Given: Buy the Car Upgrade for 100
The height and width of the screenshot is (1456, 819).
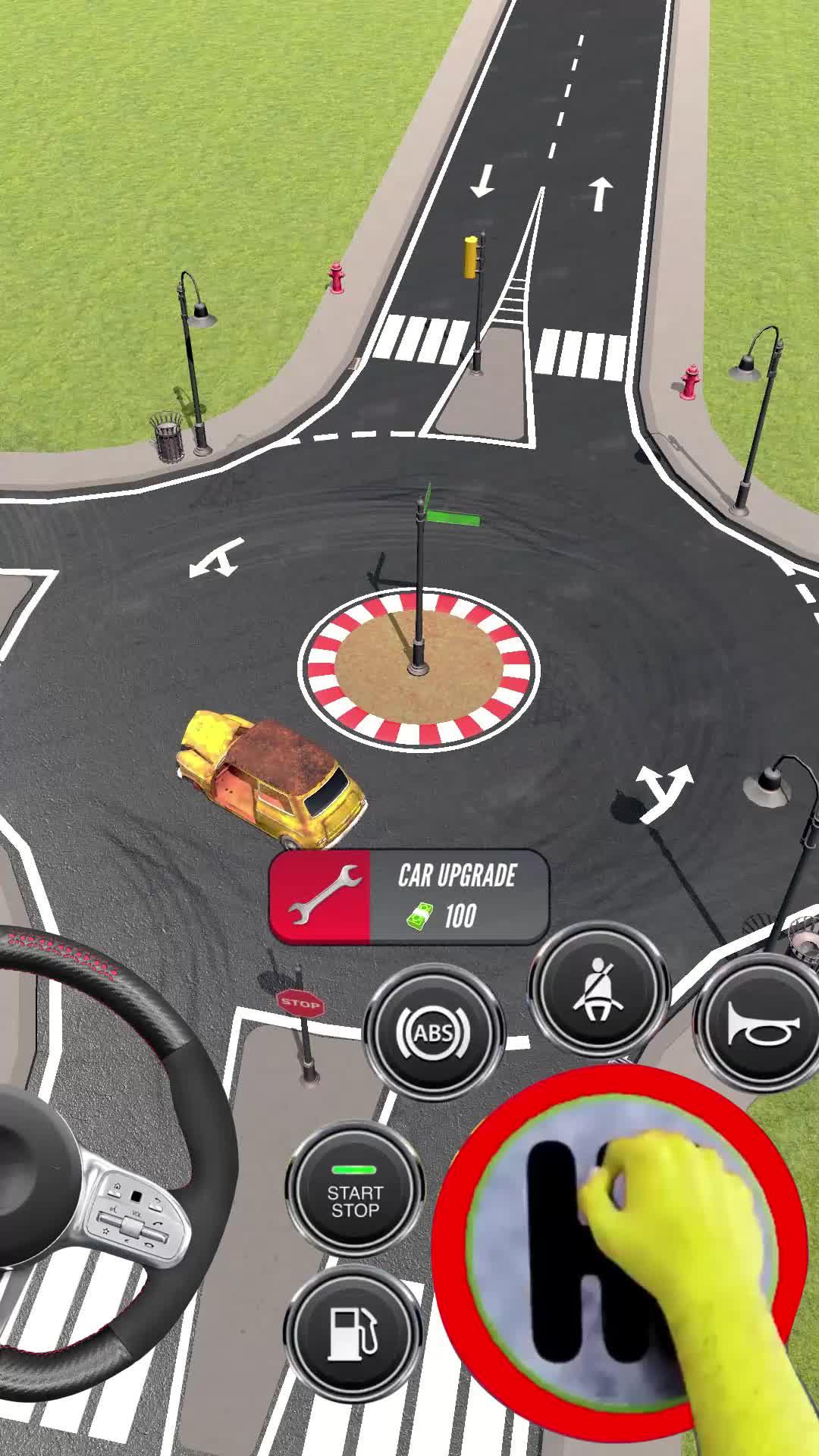Looking at the screenshot, I should (409, 896).
